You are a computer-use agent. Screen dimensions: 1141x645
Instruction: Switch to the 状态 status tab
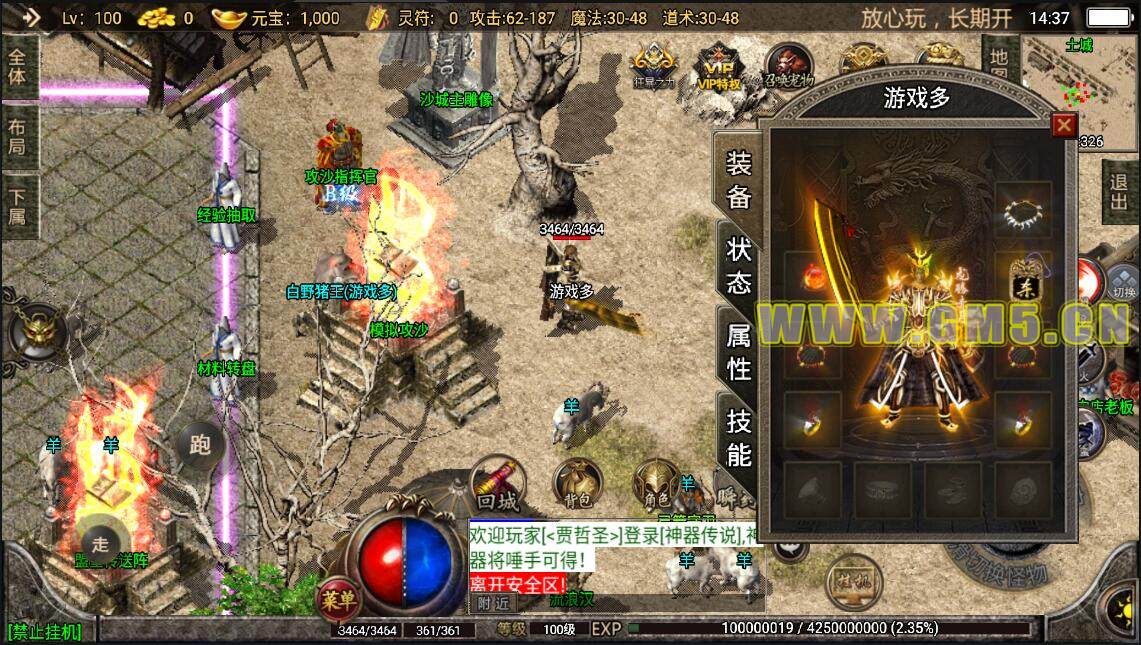pyautogui.click(x=738, y=265)
